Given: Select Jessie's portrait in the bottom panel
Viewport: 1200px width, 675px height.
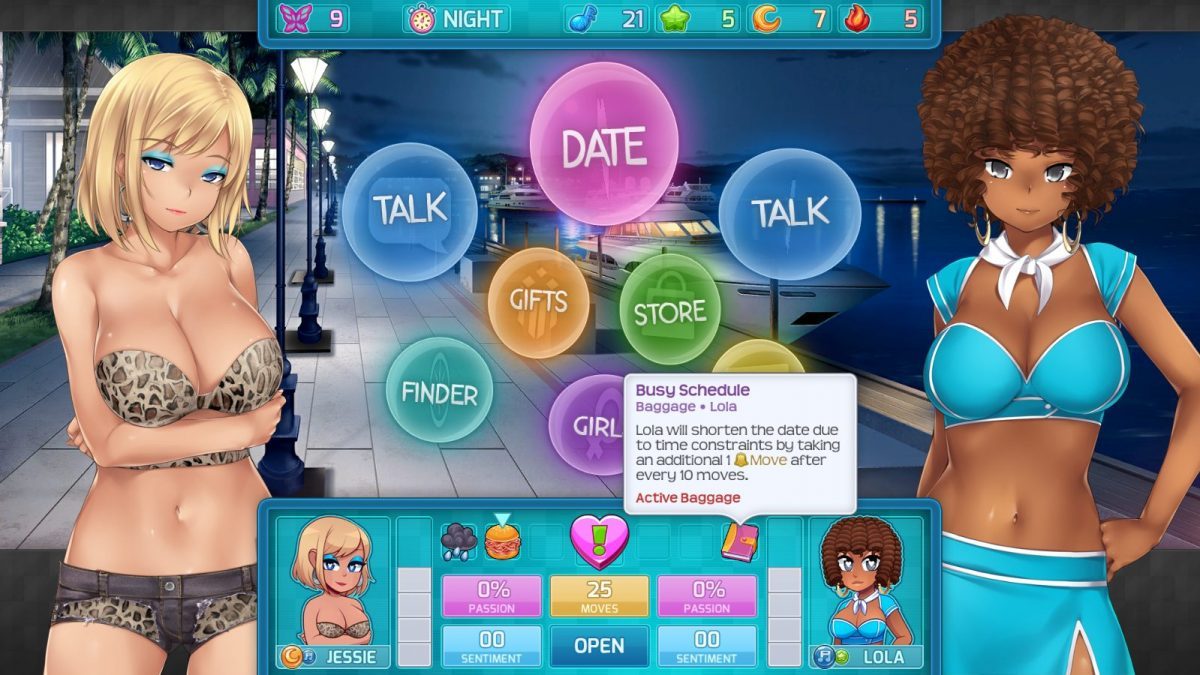Looking at the screenshot, I should pos(332,582).
